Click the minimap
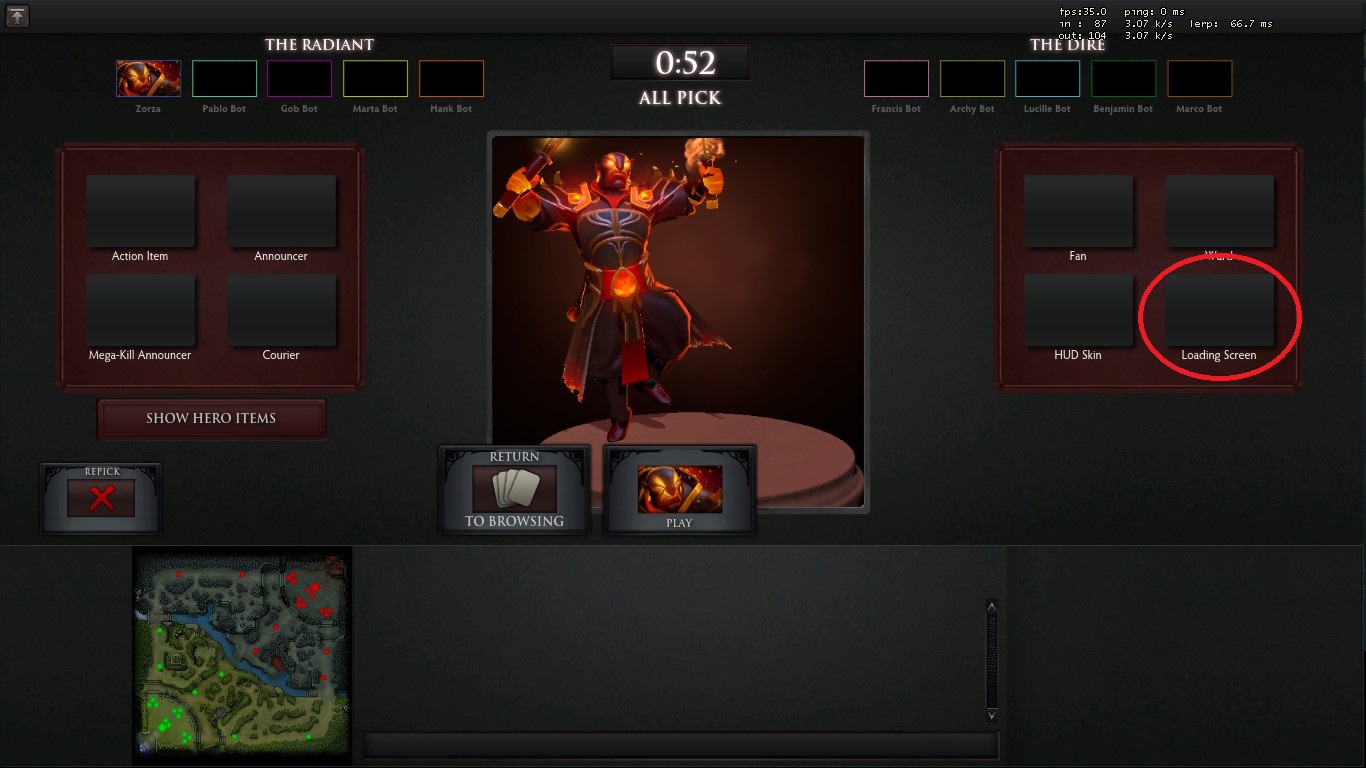1366x768 pixels. coord(242,655)
